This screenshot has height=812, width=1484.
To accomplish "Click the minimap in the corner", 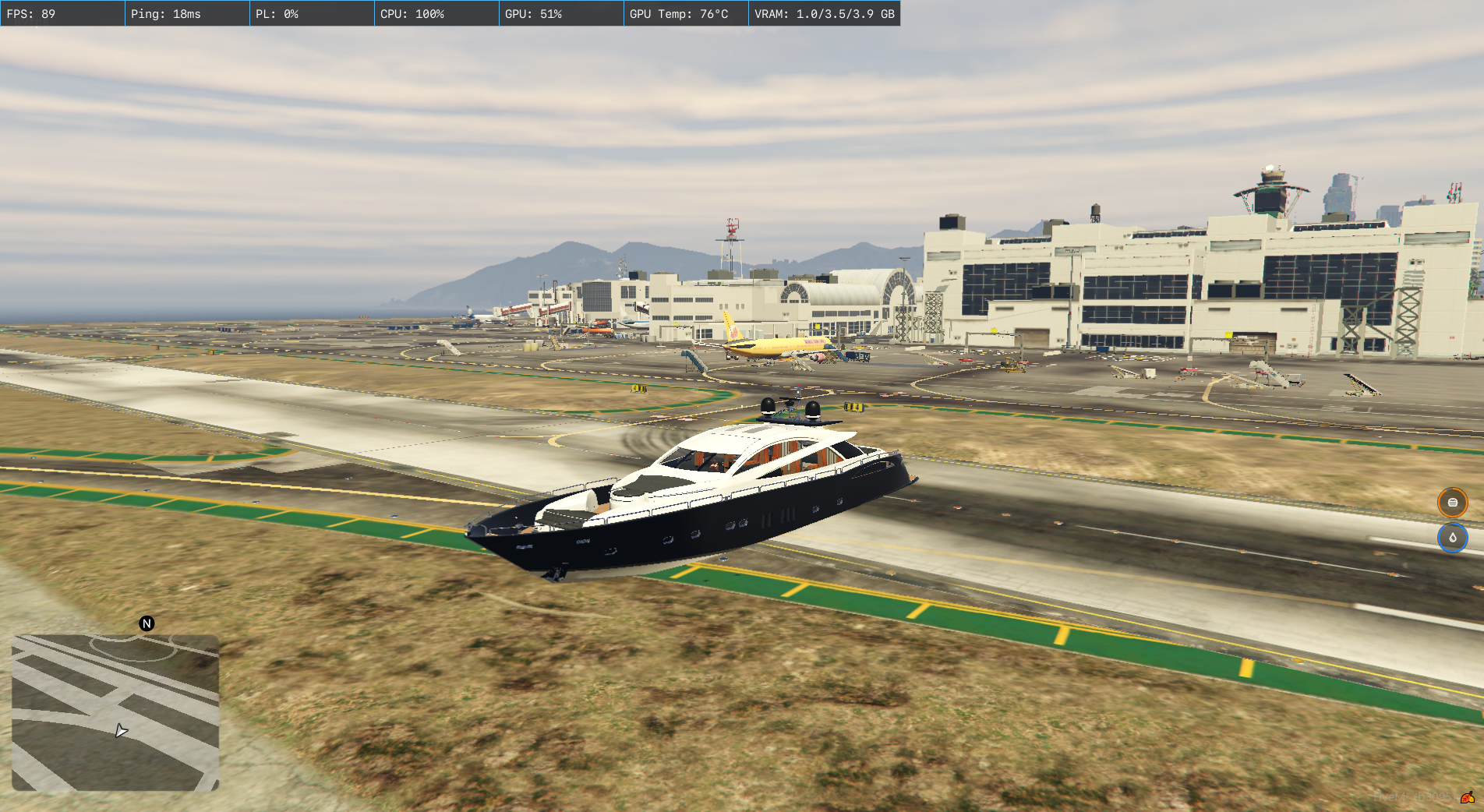I will pyautogui.click(x=115, y=712).
